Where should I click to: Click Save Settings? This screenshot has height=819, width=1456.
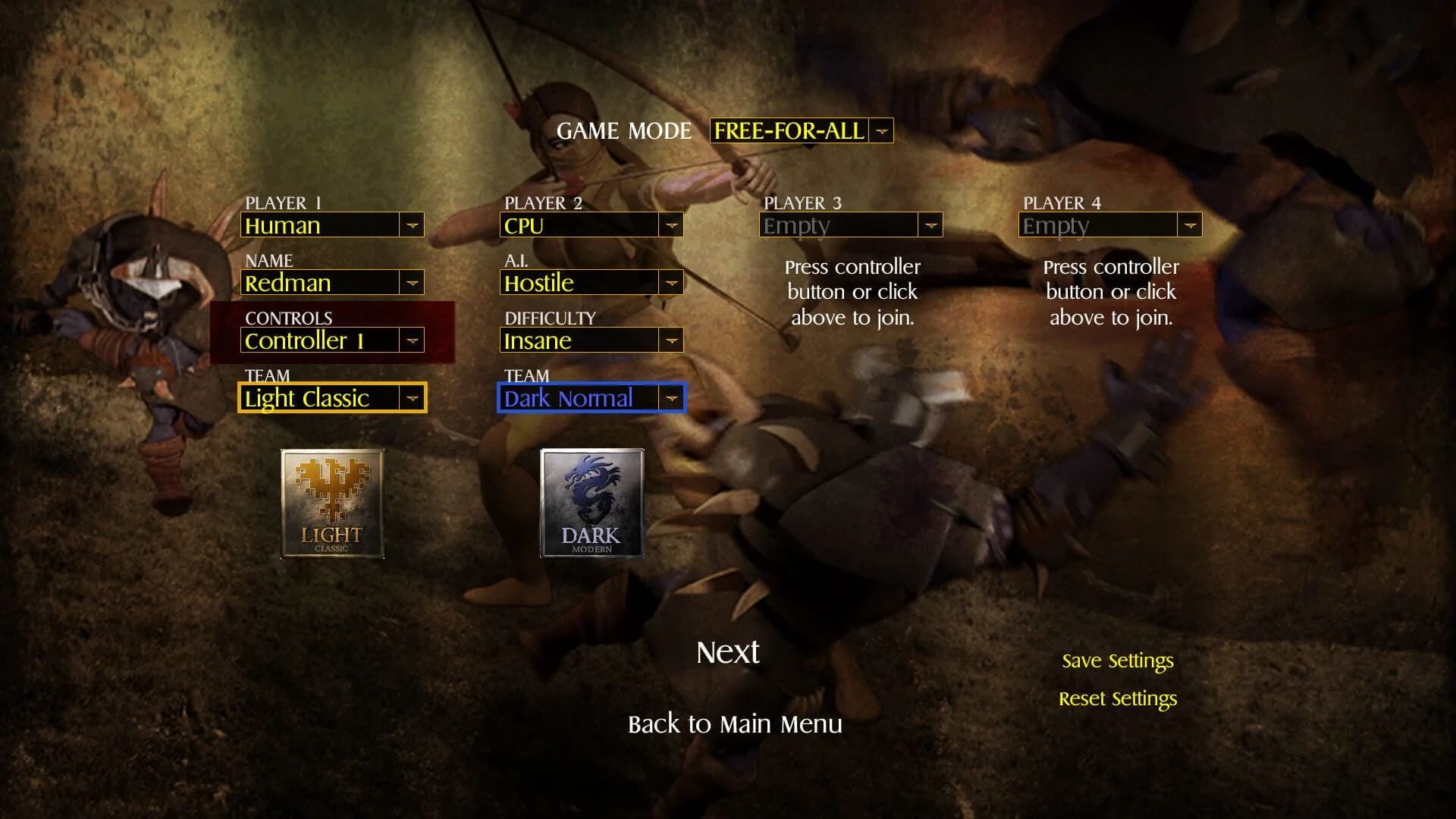click(1118, 661)
